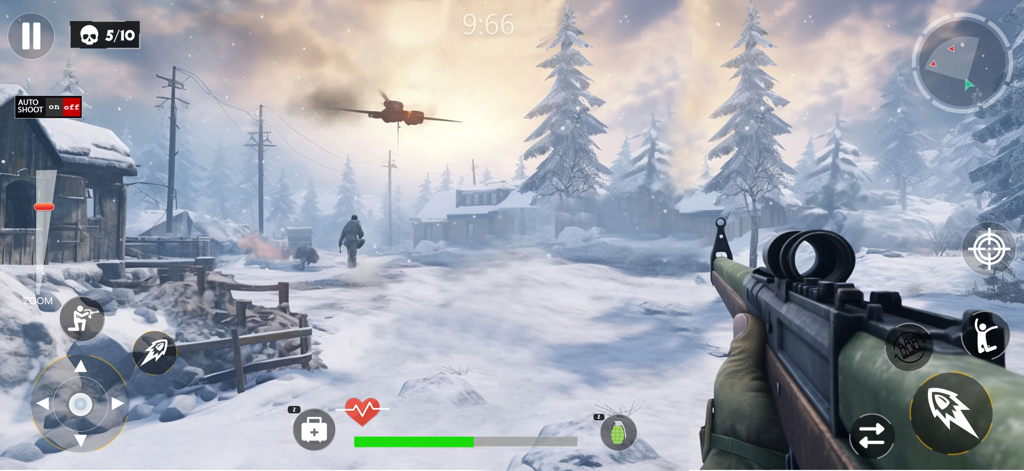Click the red zoom slider handle
1024x471 pixels.
coord(44,207)
